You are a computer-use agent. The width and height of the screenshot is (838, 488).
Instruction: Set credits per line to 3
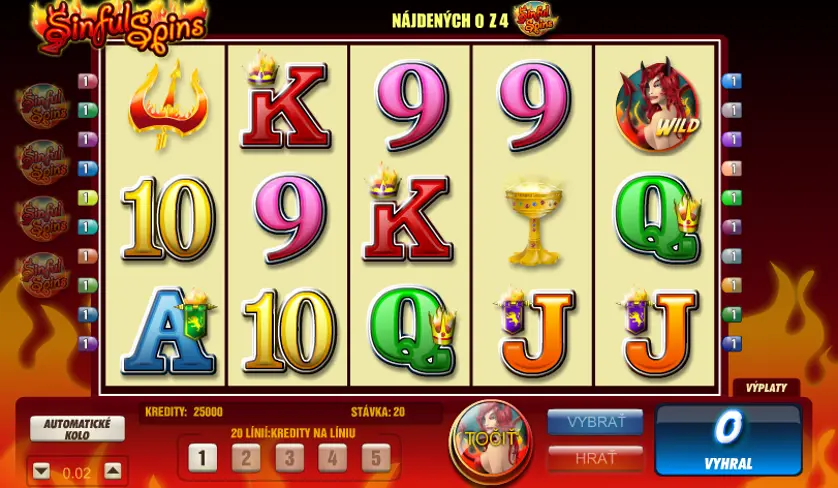pyautogui.click(x=289, y=458)
